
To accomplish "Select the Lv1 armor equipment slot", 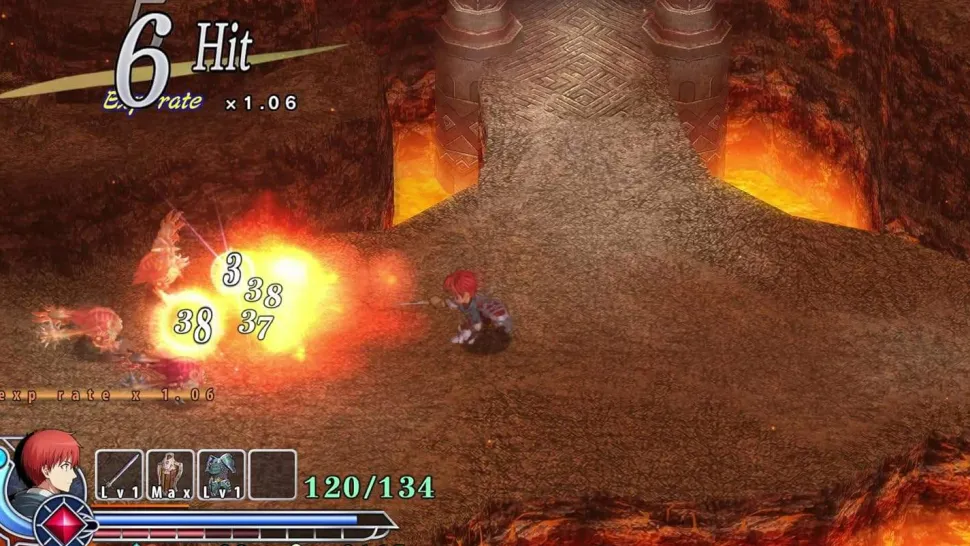I will pyautogui.click(x=221, y=474).
